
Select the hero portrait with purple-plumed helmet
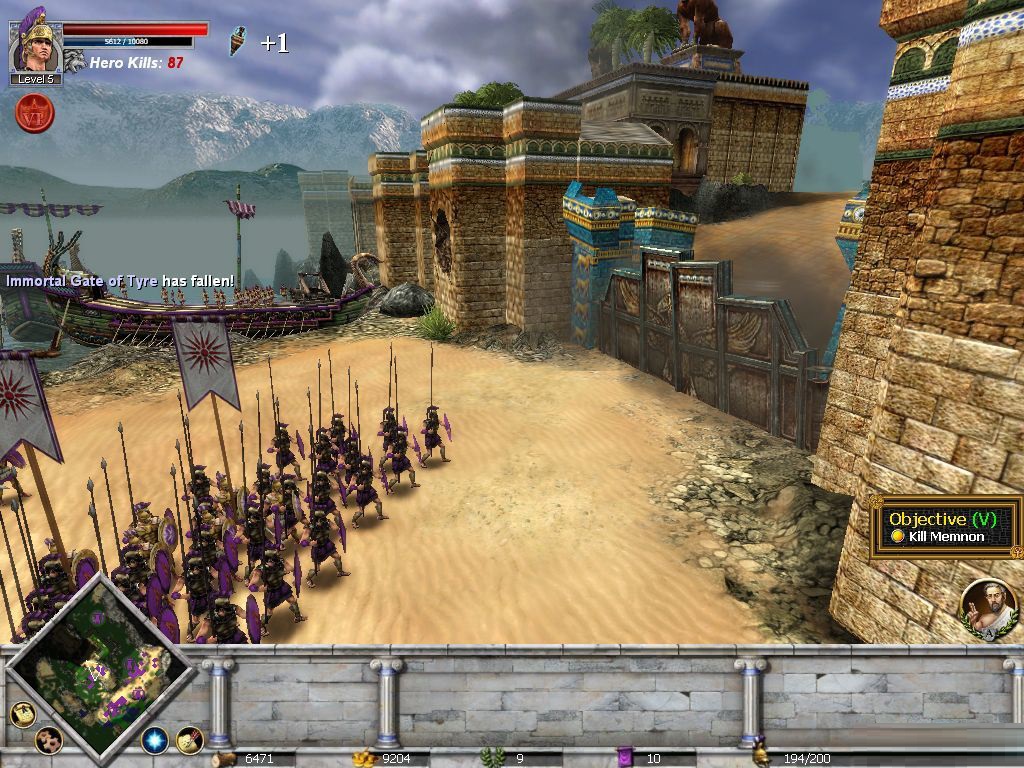pyautogui.click(x=35, y=44)
